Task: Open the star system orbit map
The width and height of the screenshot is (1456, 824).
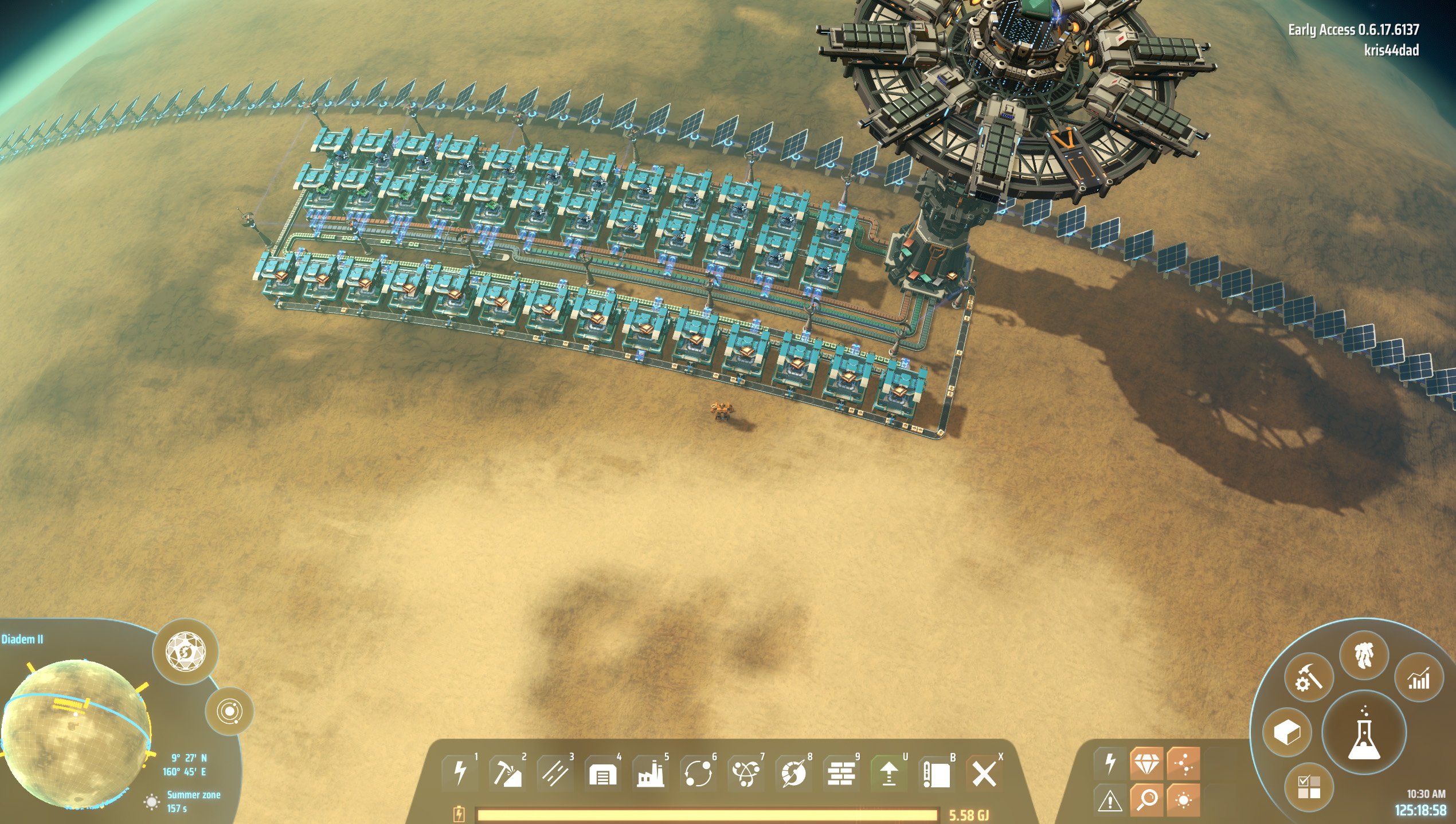Action: (229, 712)
